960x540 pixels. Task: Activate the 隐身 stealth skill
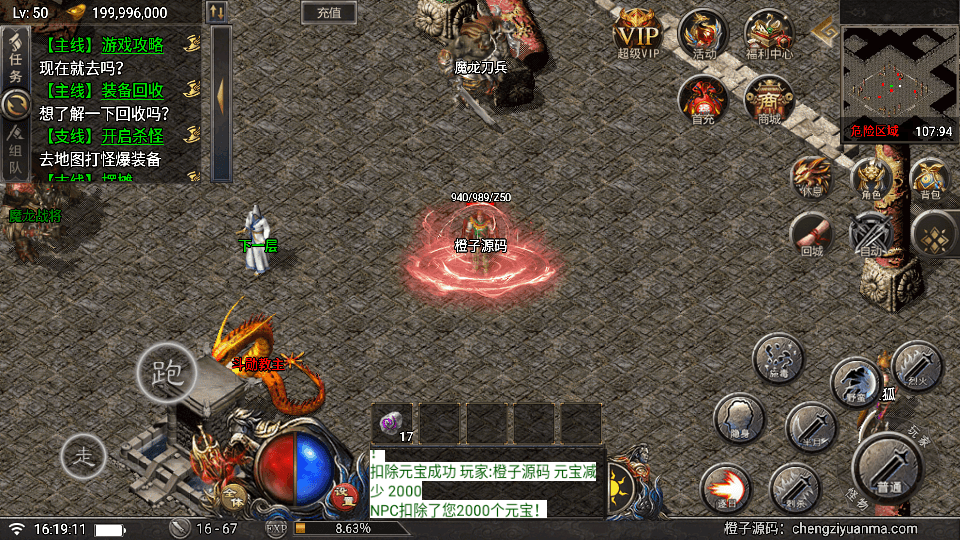[x=740, y=419]
